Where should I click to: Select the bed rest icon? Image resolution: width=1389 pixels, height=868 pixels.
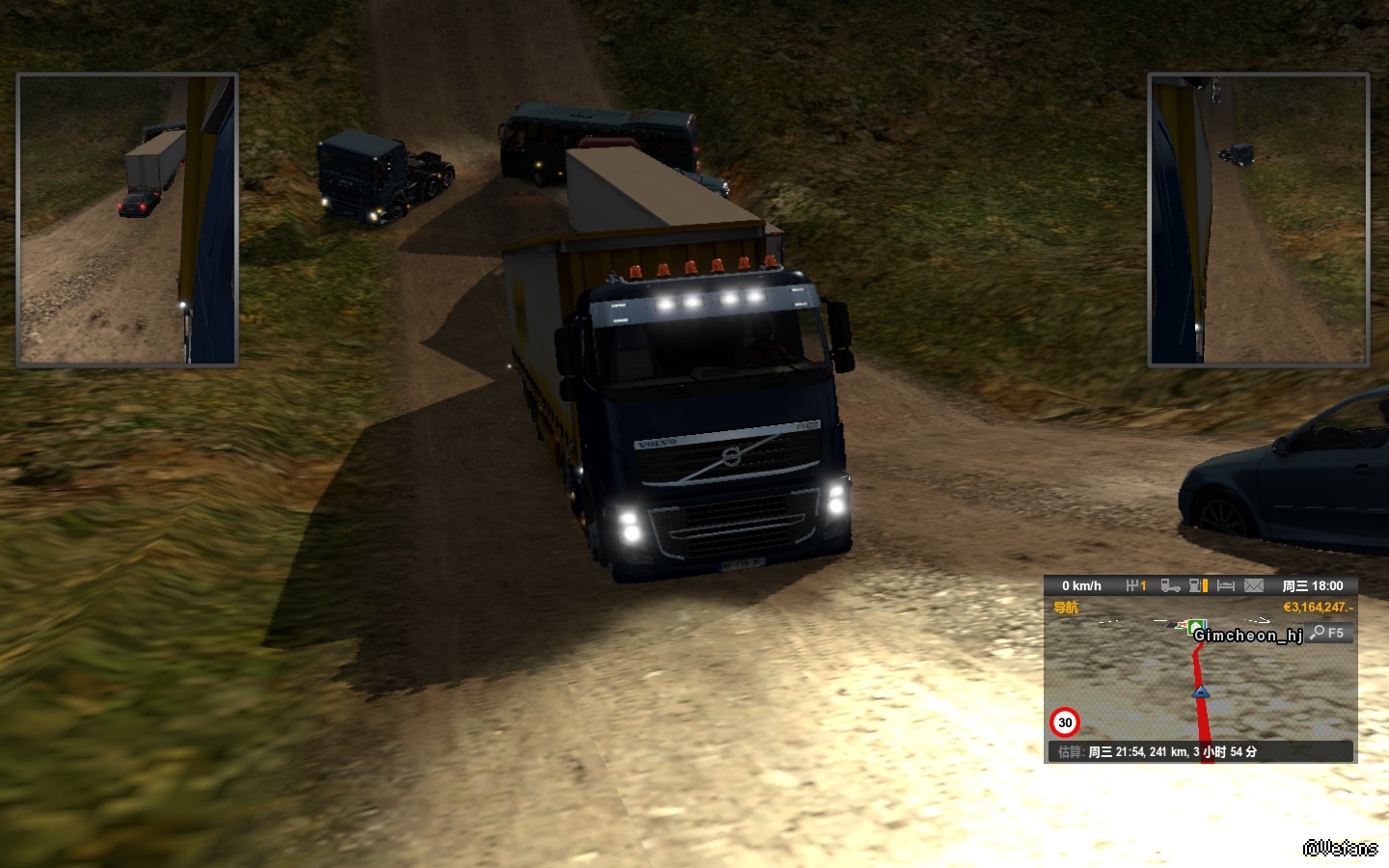point(1226,585)
